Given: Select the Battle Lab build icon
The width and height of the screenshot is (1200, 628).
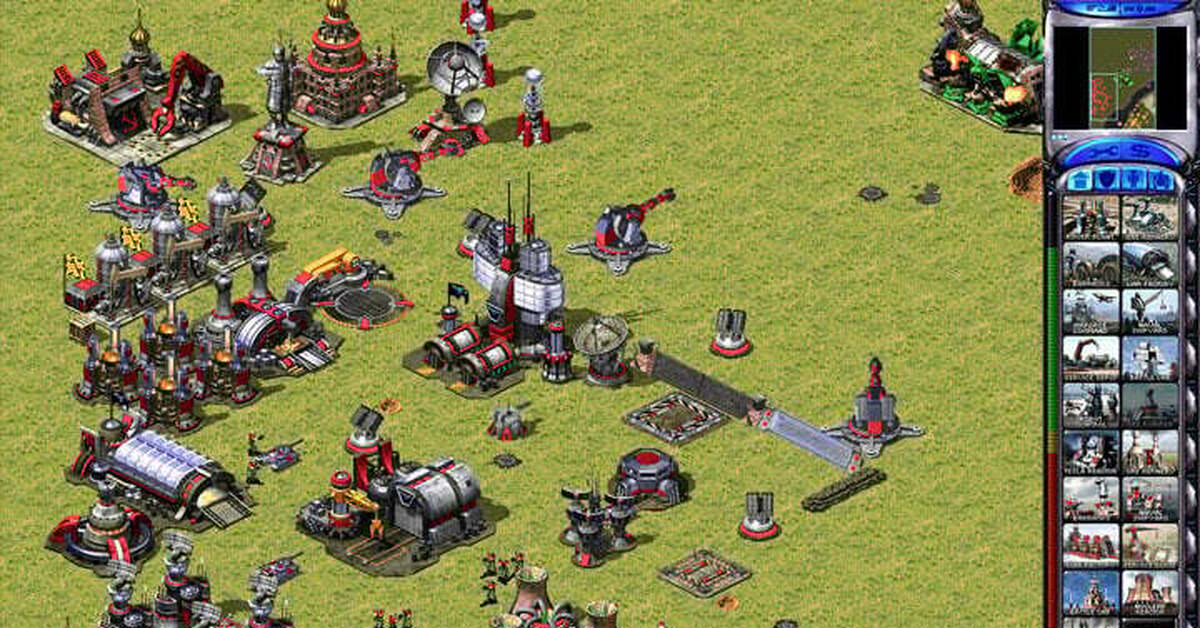Looking at the screenshot, I should coord(1150,358).
